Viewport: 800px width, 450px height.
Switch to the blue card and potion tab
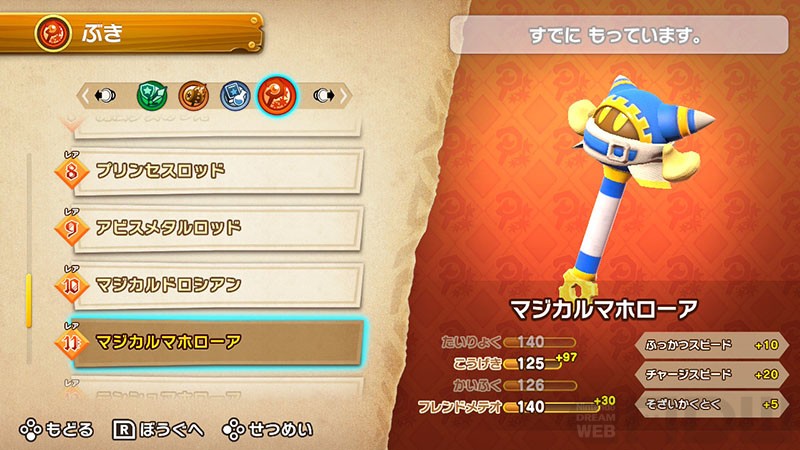[x=234, y=95]
